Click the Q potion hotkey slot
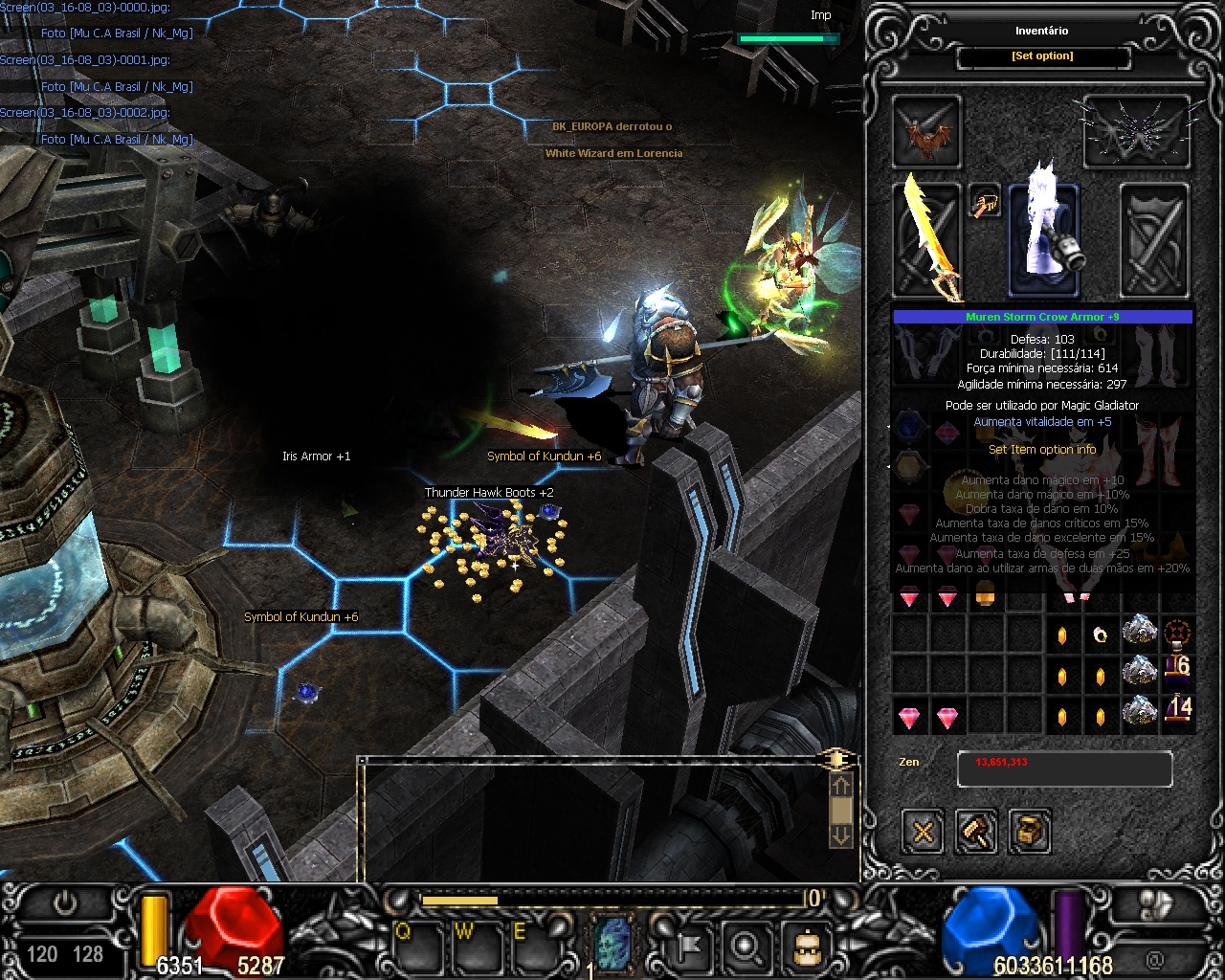Screen dimensions: 1225x980 click(418, 946)
